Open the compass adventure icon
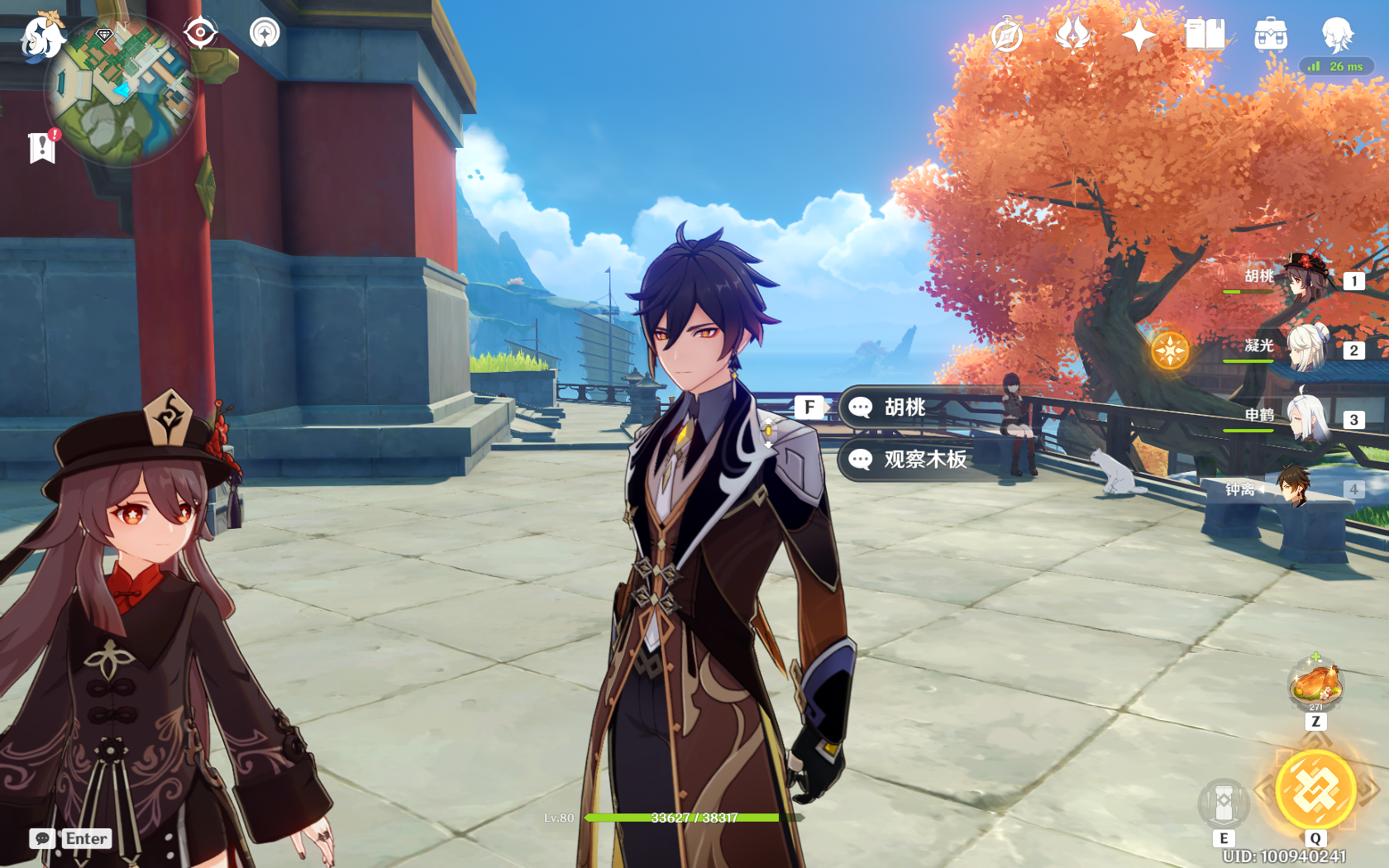The width and height of the screenshot is (1389, 868). (1007, 36)
